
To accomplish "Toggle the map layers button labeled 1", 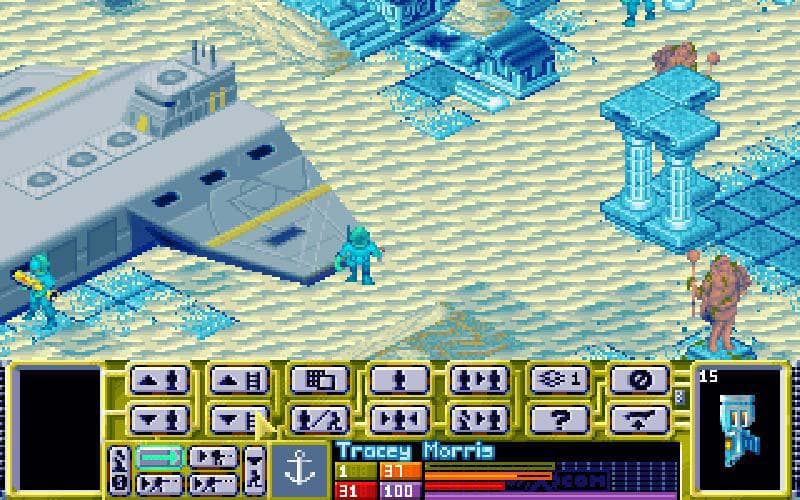I will click(559, 381).
